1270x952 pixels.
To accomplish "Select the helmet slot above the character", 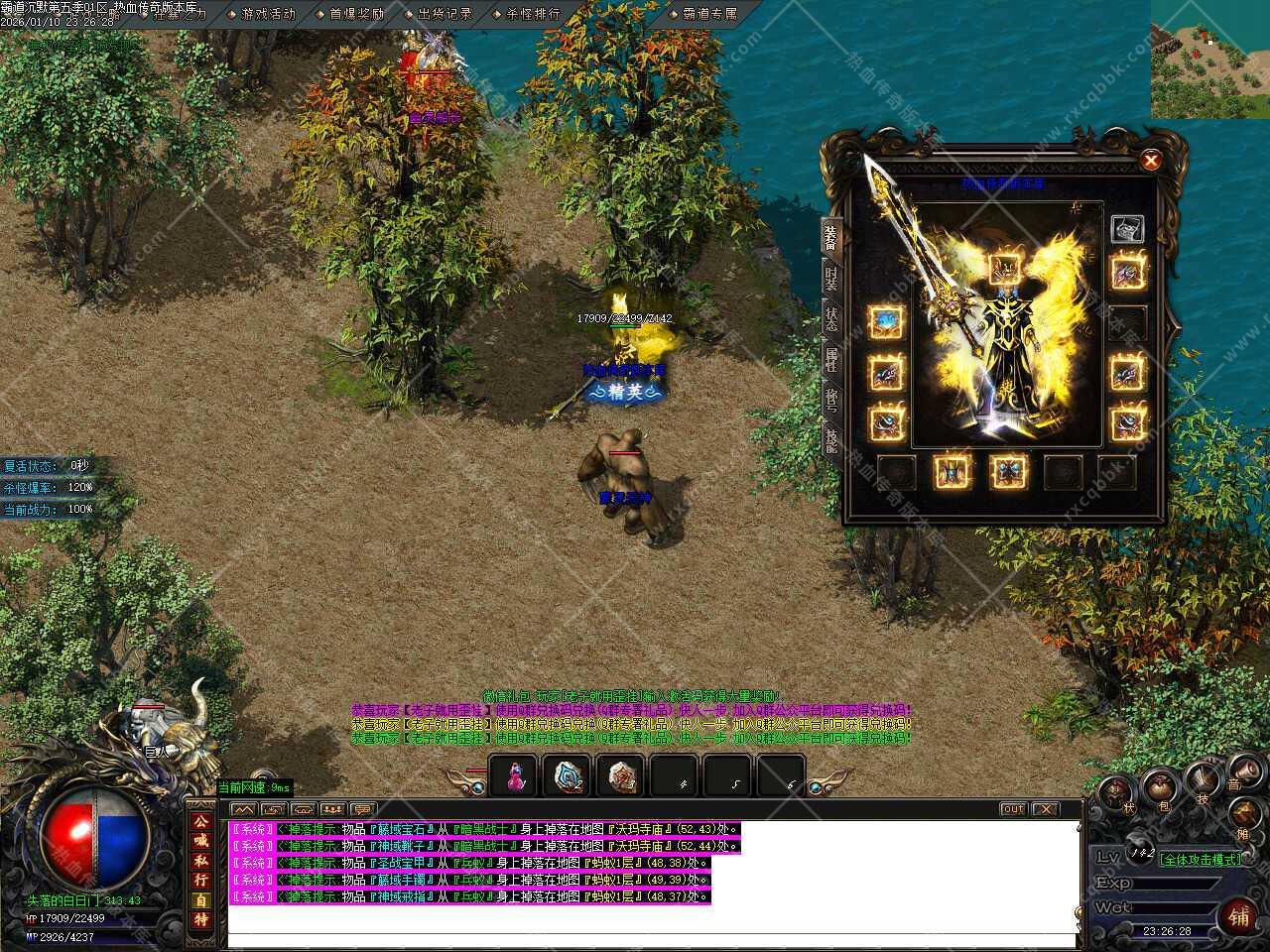I will pos(1005,269).
